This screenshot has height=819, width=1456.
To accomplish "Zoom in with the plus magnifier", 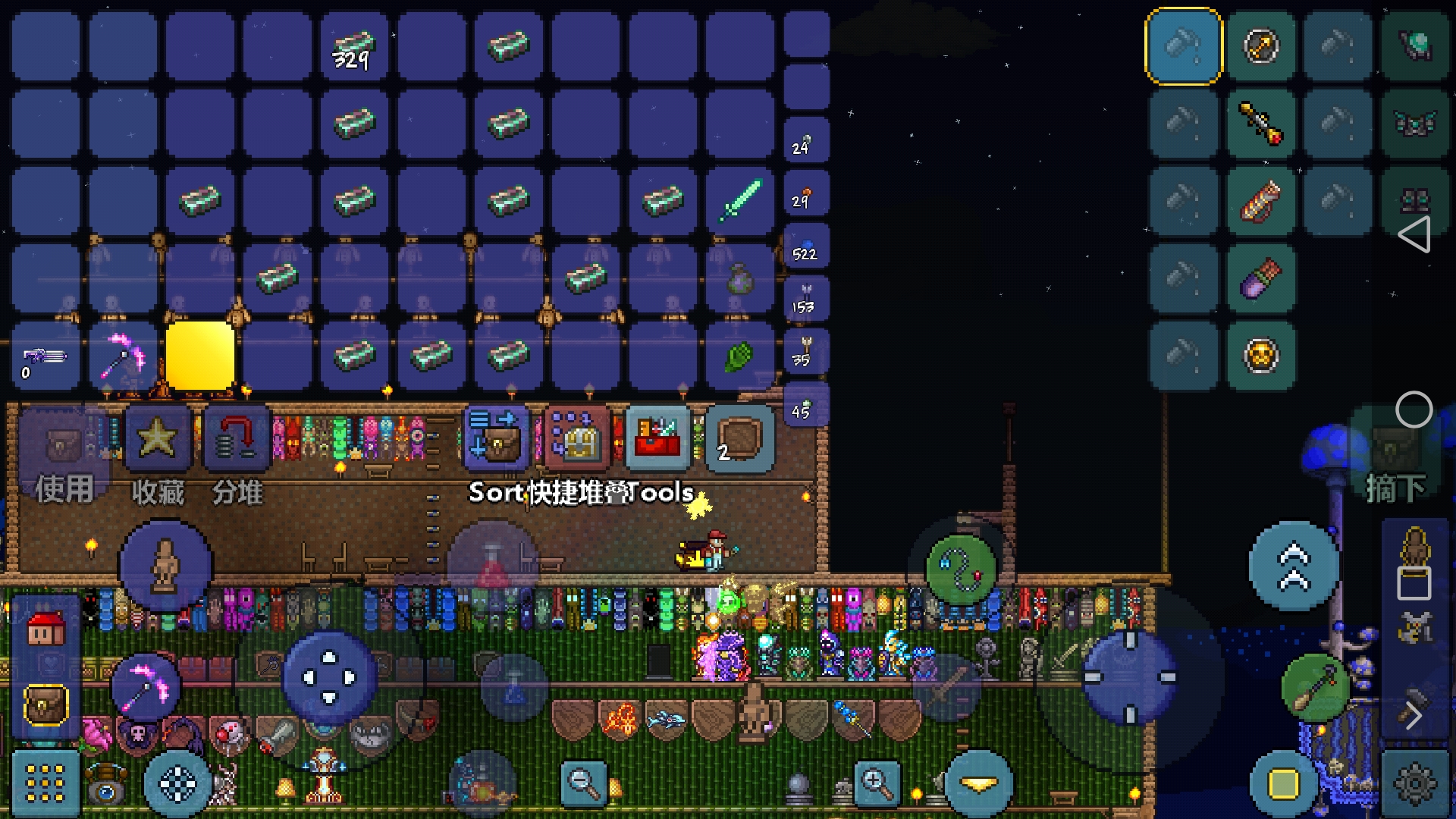I will 876,783.
